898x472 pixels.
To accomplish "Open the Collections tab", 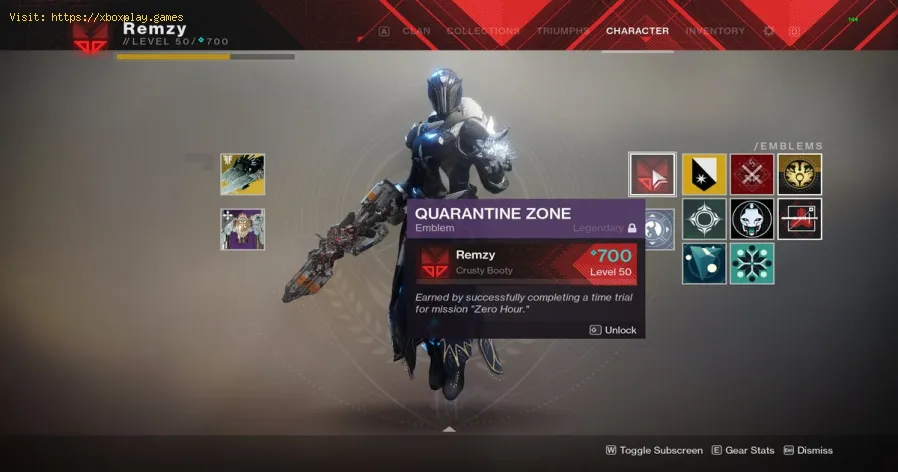I will (x=484, y=31).
